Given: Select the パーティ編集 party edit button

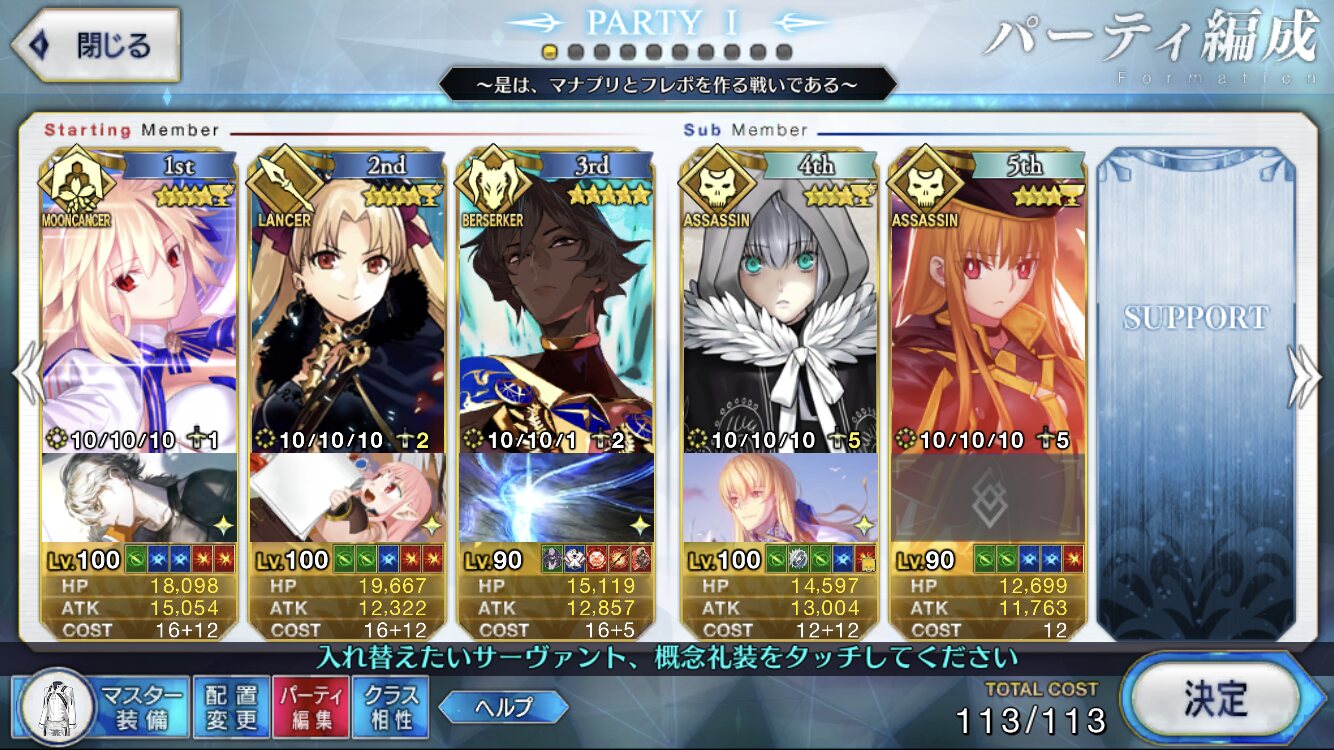Looking at the screenshot, I should 311,707.
